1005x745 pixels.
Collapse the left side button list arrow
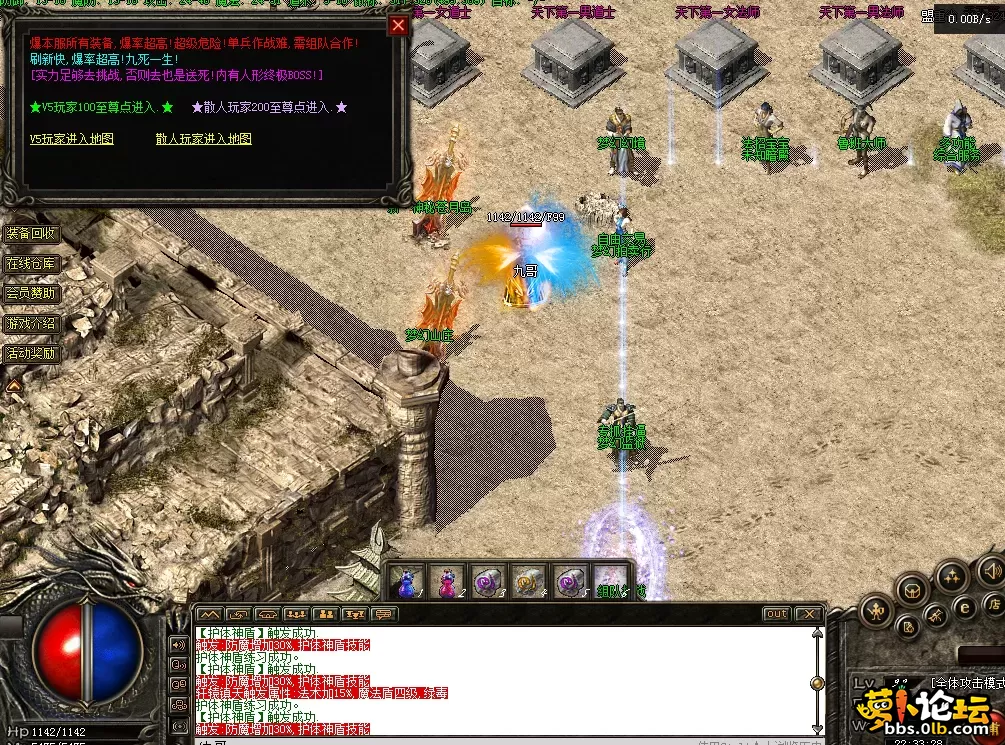(x=14, y=384)
